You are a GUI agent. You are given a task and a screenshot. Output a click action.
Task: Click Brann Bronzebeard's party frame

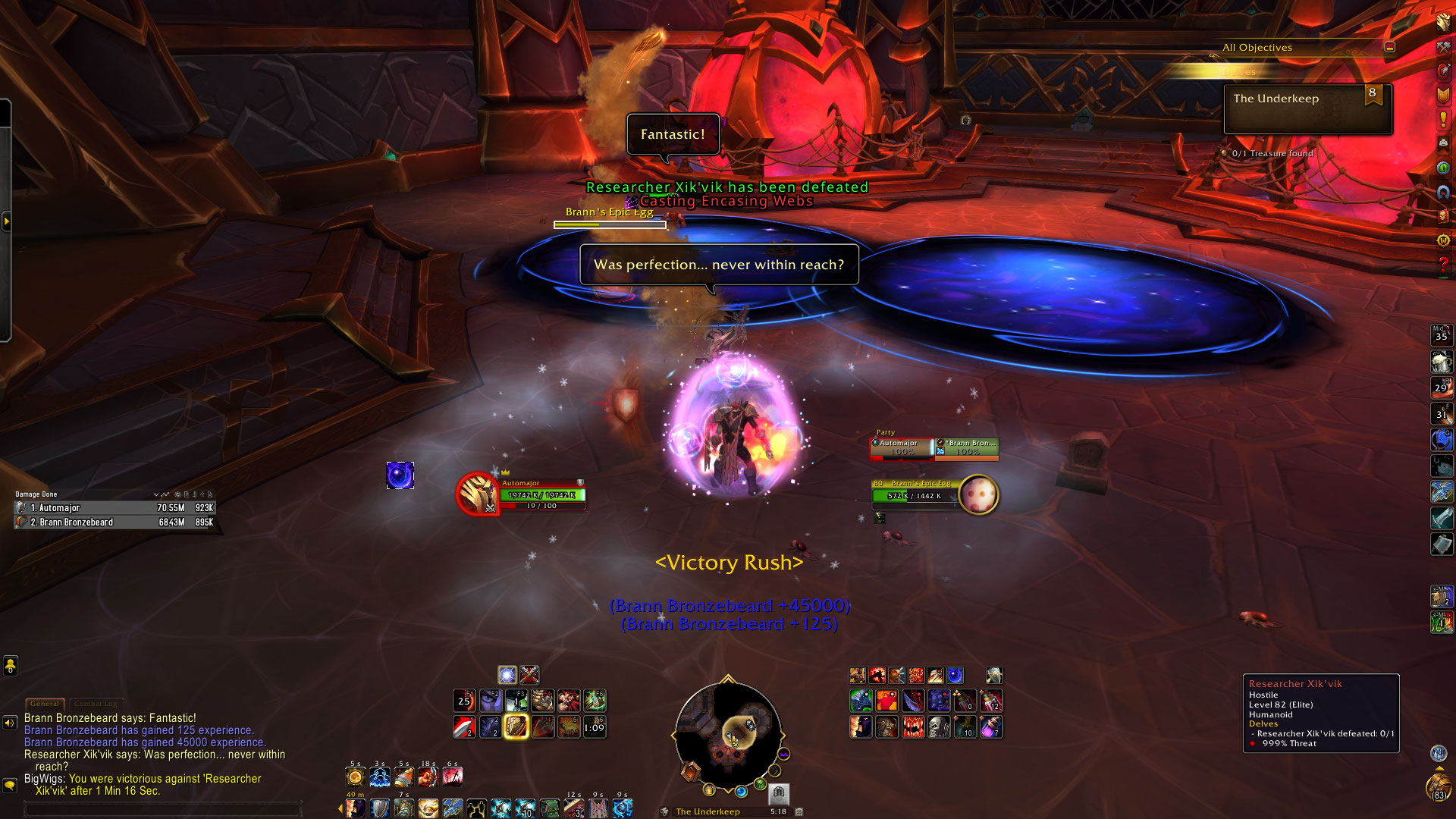coord(967,447)
